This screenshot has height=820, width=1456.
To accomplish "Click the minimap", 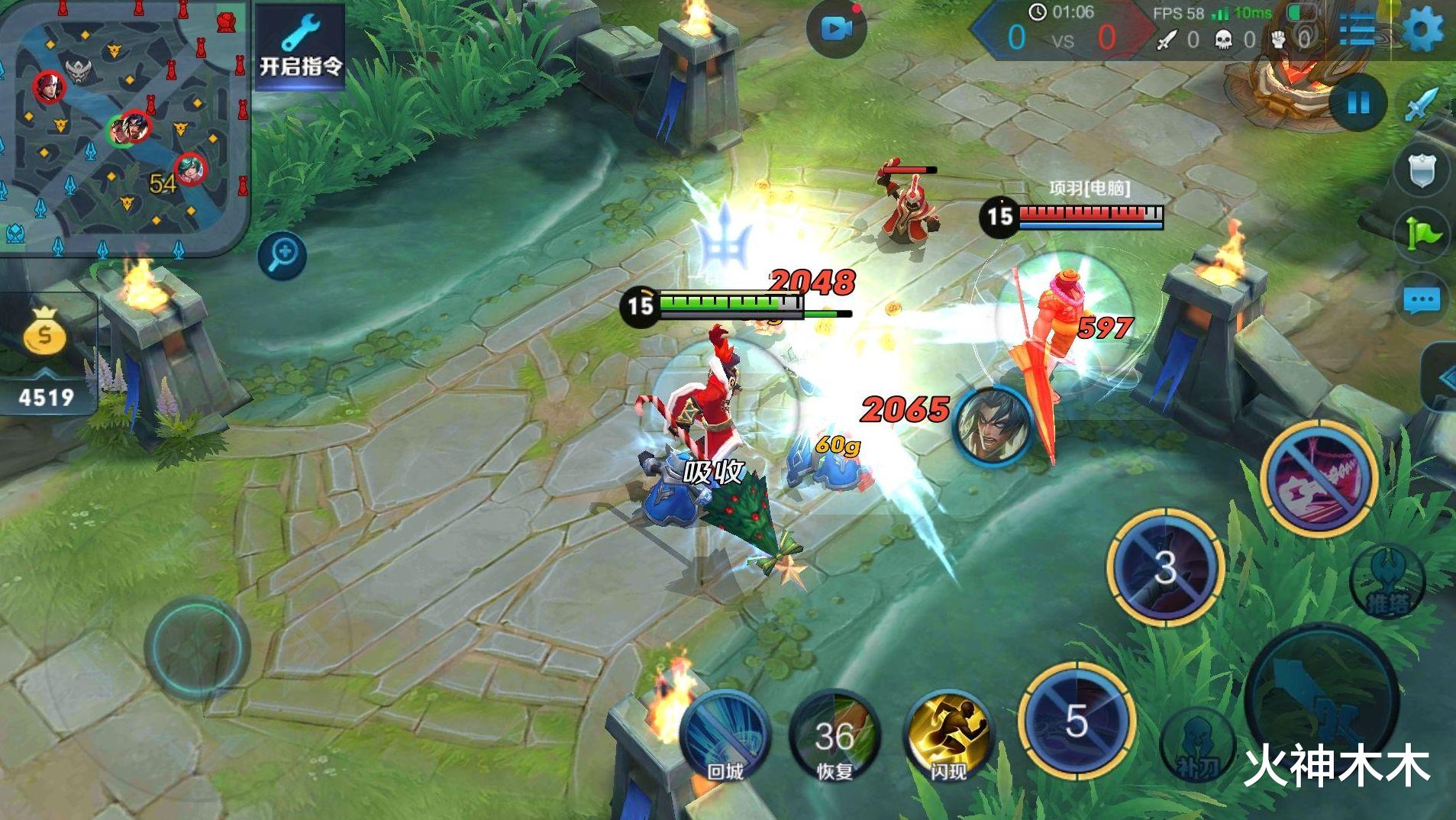I will [x=124, y=126].
